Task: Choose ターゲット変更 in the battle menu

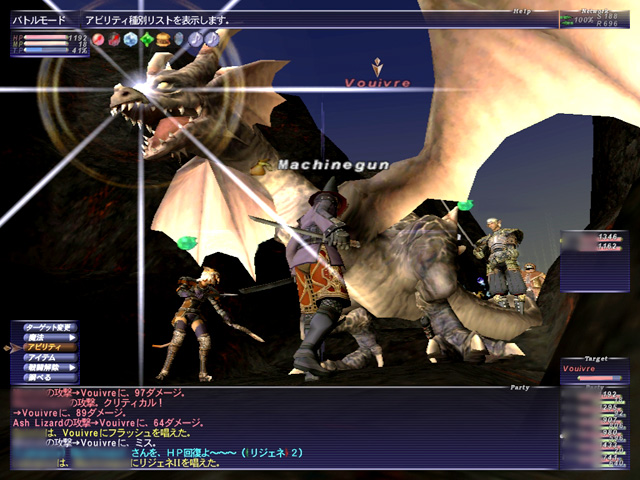Action: (x=48, y=327)
